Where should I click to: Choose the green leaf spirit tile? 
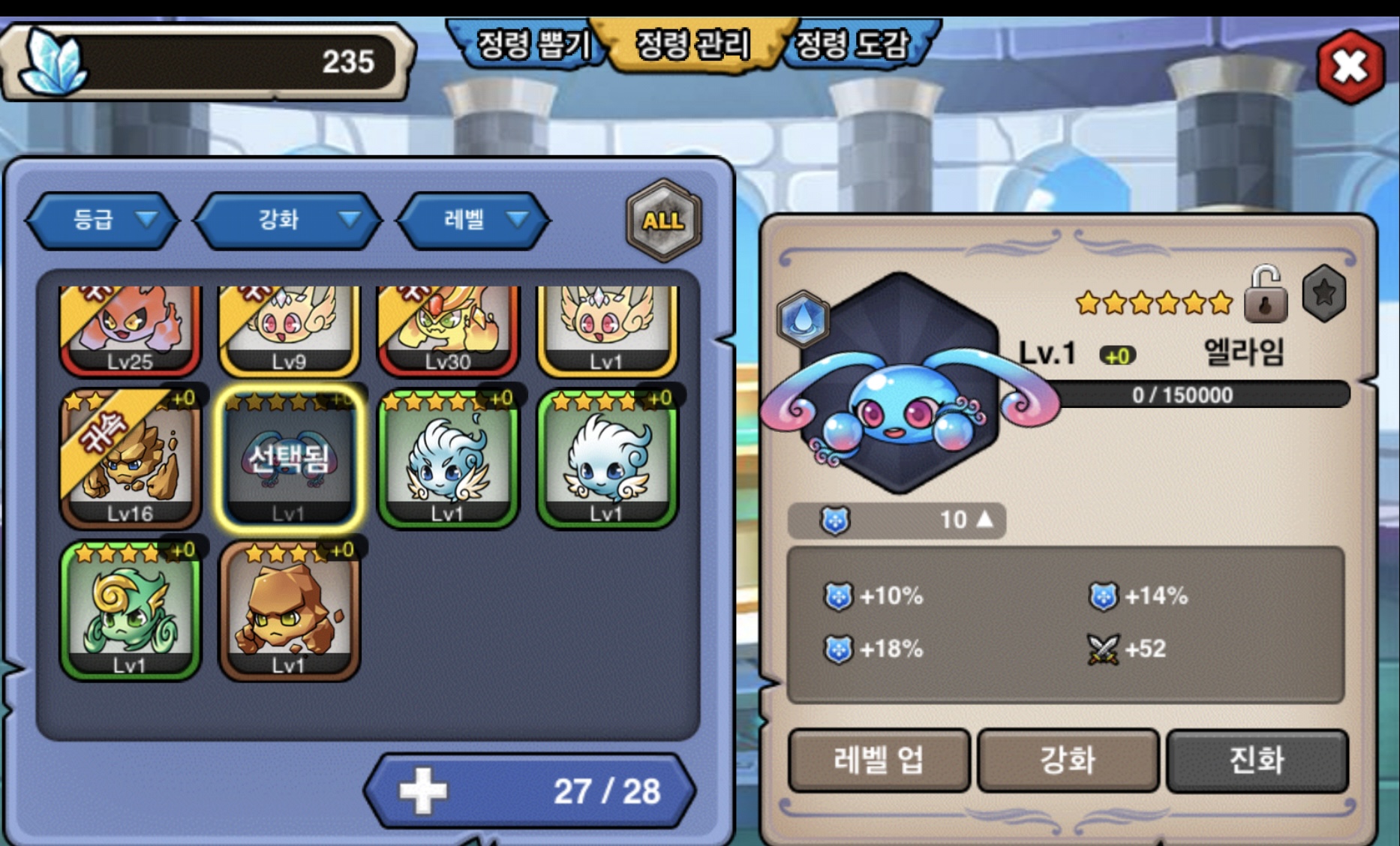click(131, 610)
